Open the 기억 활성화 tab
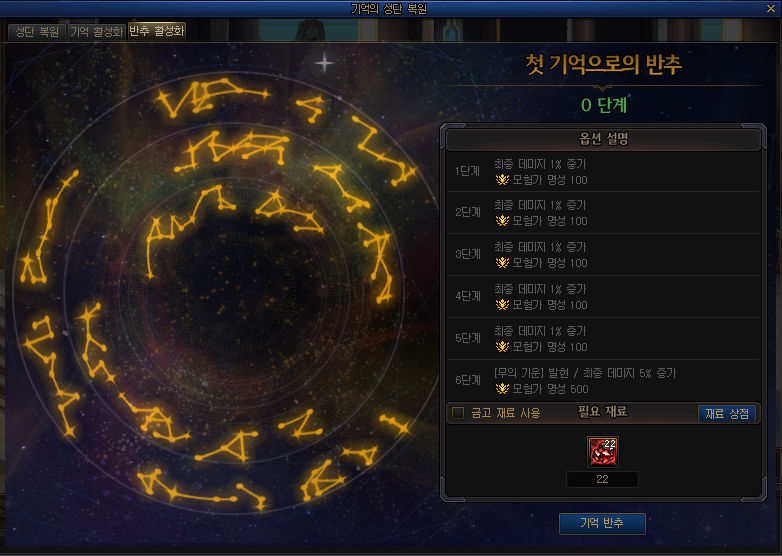This screenshot has height=556, width=782. coord(96,31)
